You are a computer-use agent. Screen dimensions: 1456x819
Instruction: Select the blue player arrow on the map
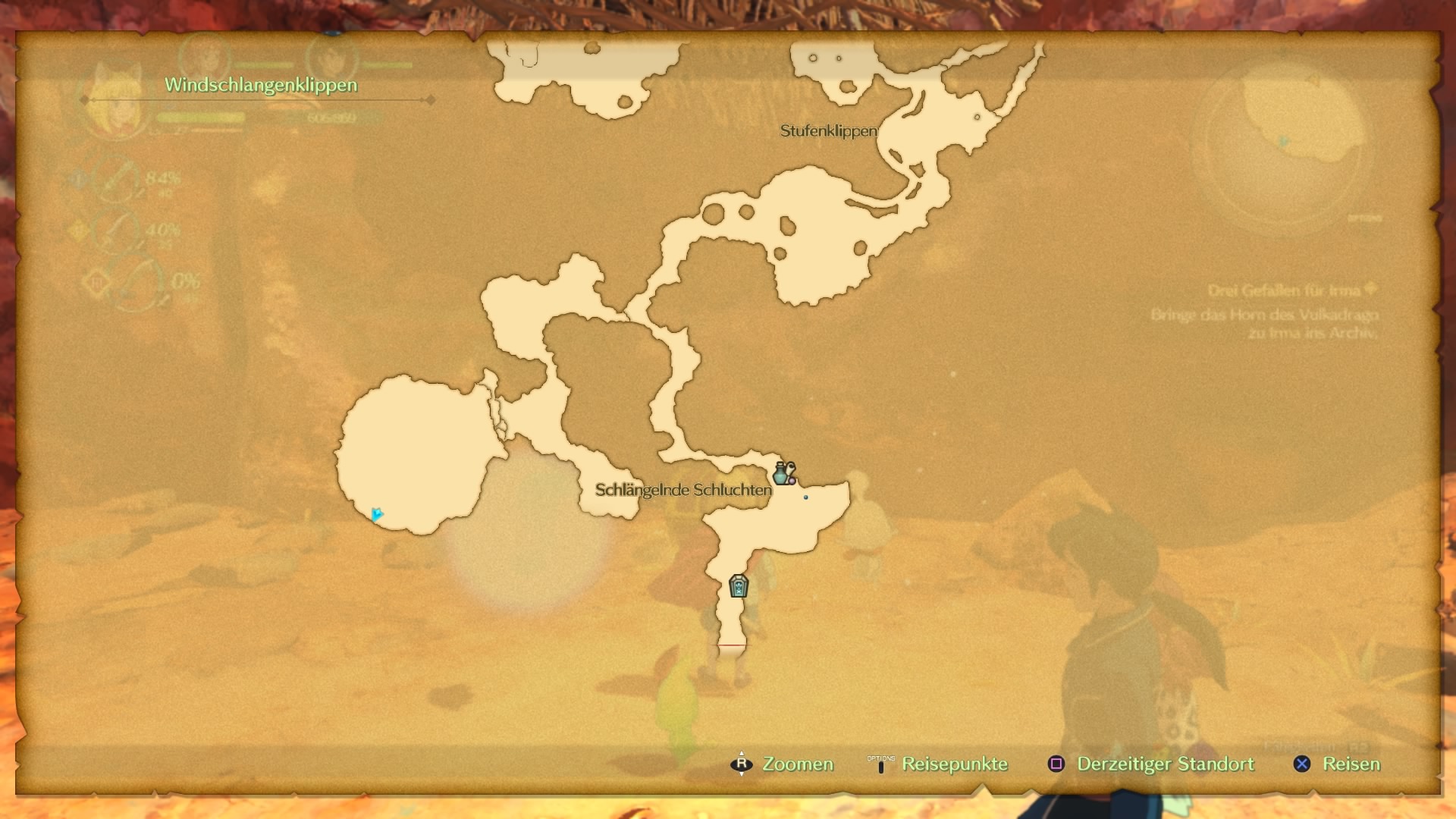click(376, 515)
